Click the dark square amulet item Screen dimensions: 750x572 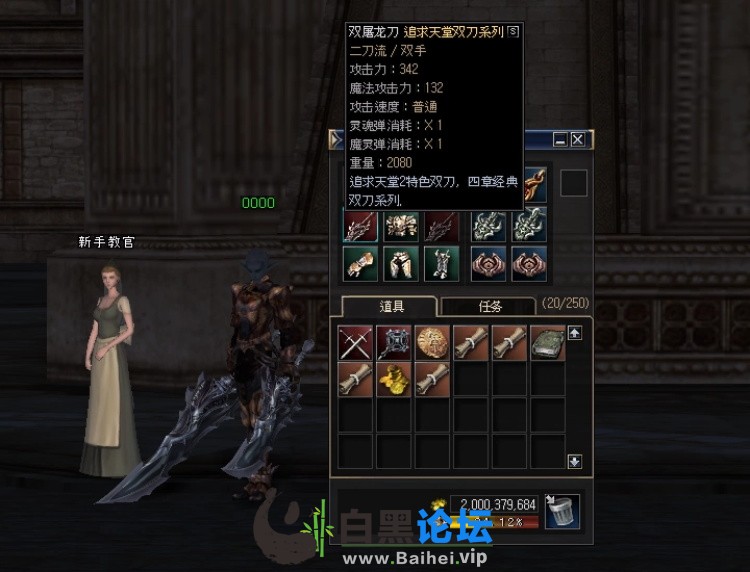394,343
